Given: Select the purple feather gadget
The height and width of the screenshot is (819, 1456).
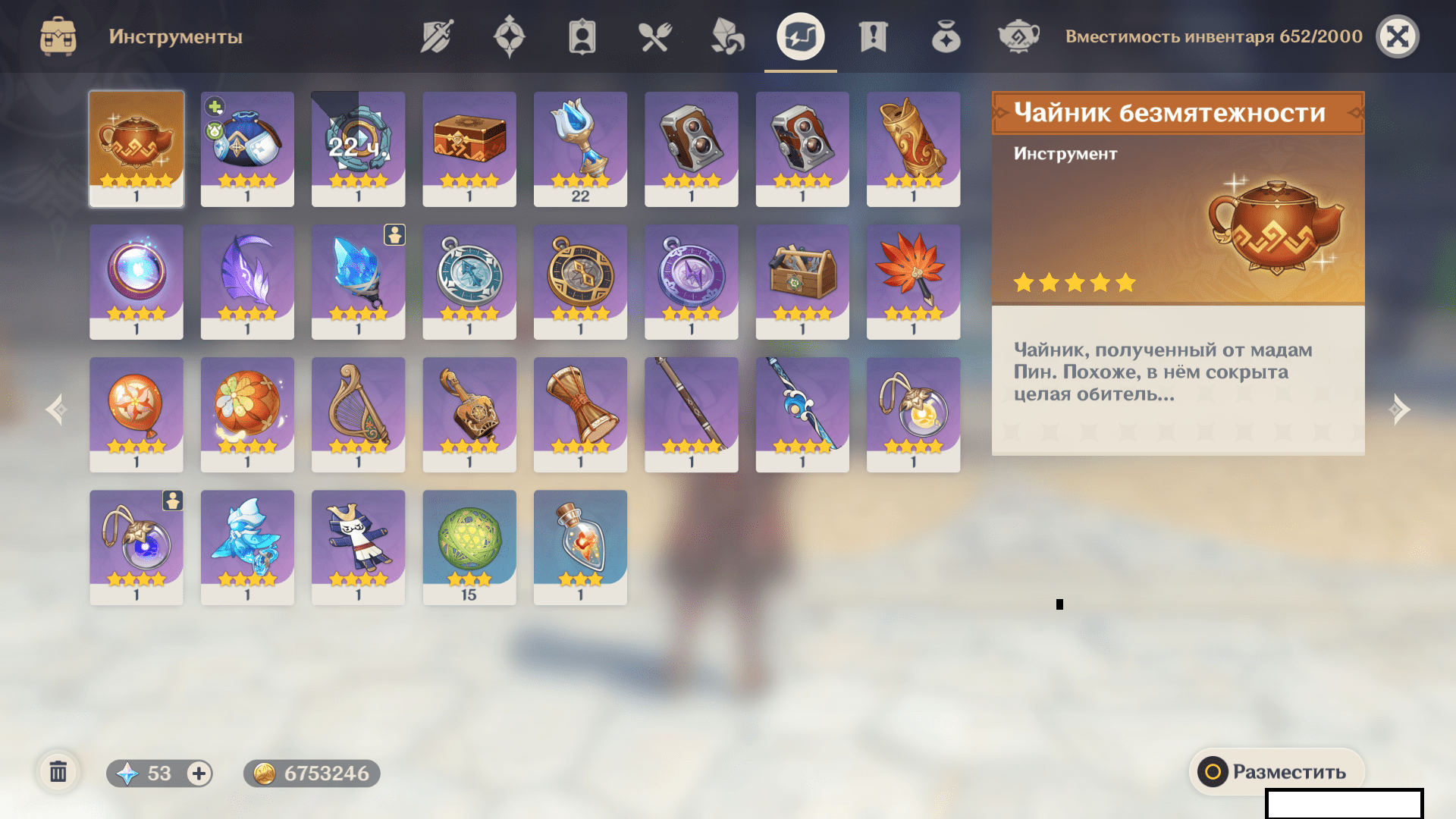Looking at the screenshot, I should [x=247, y=281].
